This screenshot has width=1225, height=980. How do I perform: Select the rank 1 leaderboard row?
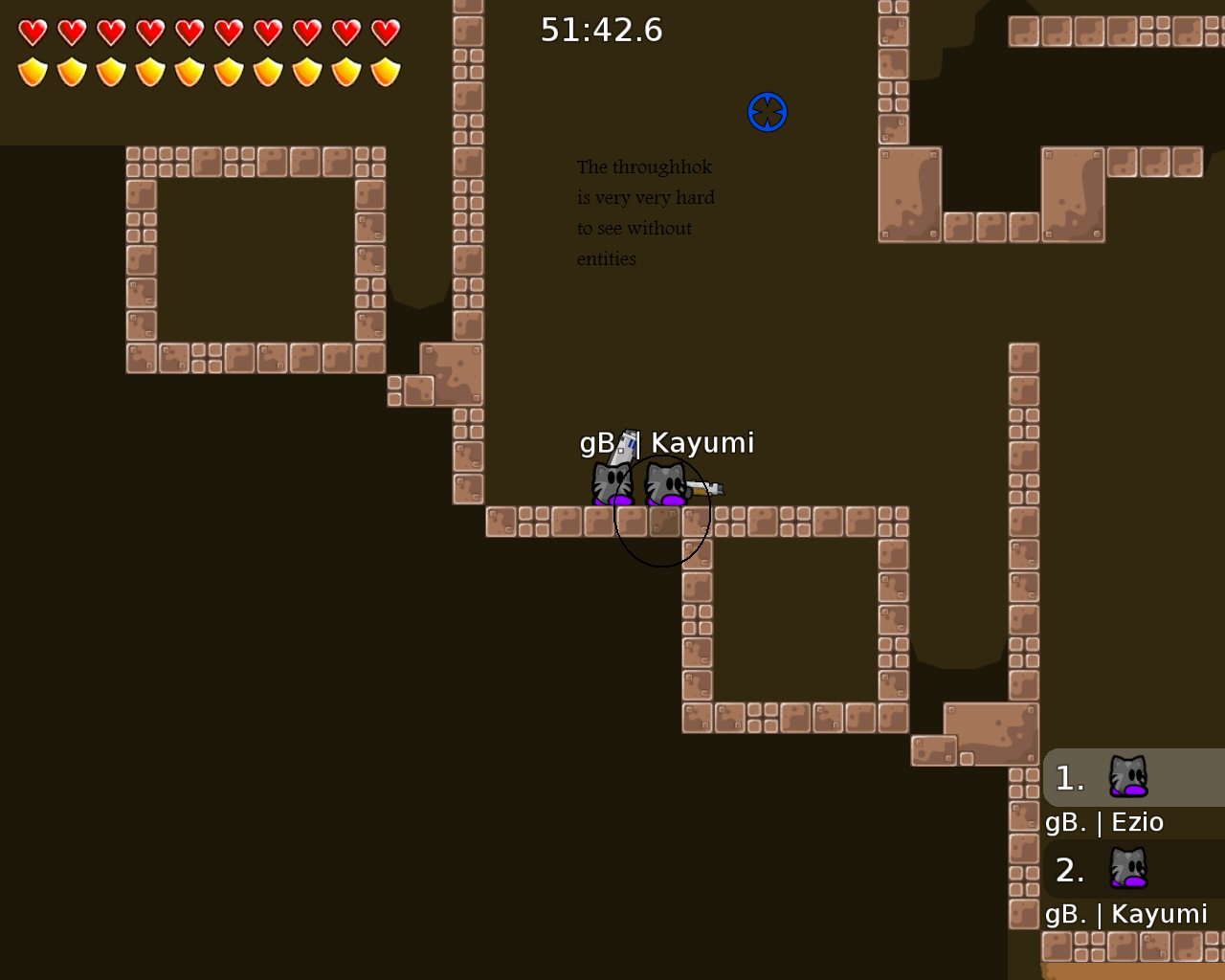tap(1134, 777)
